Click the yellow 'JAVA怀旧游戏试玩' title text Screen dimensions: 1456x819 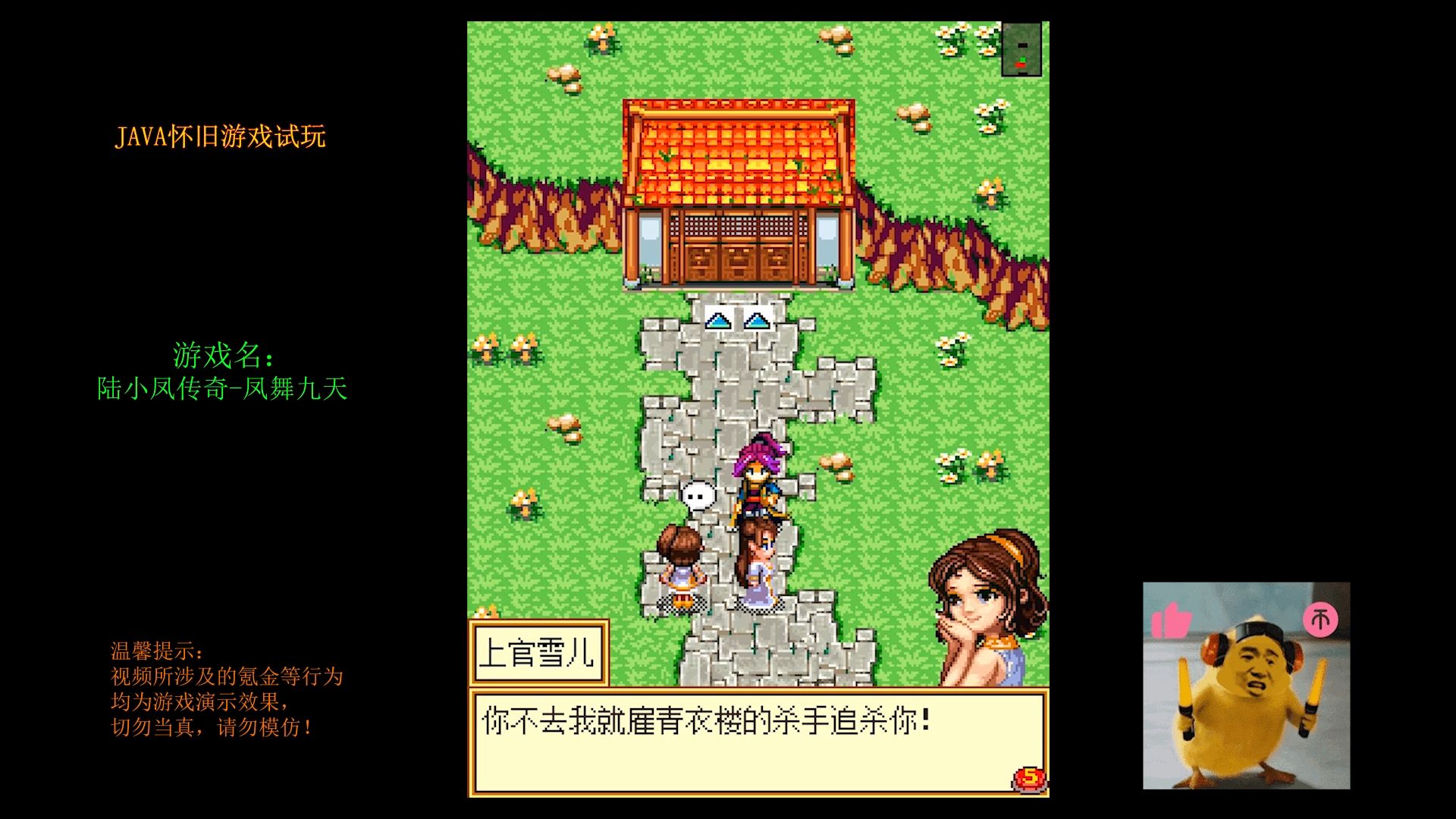219,136
